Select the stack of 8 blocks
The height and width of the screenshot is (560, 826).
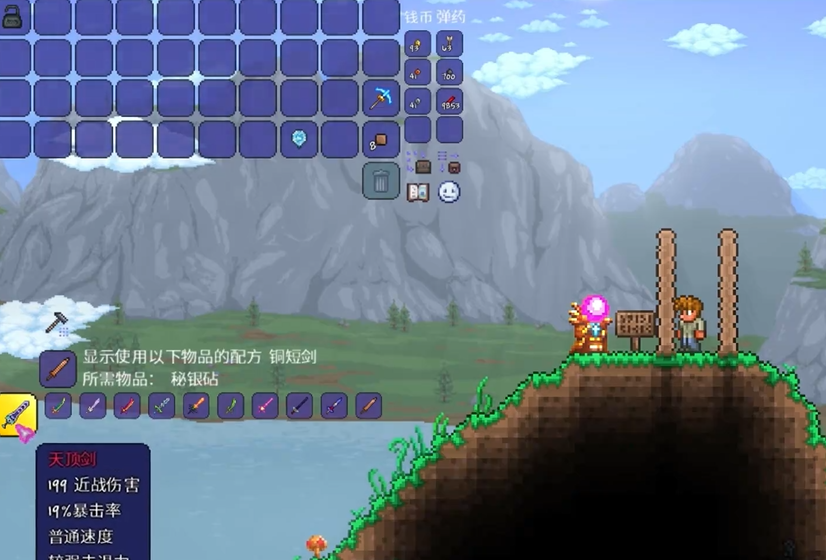pyautogui.click(x=380, y=139)
